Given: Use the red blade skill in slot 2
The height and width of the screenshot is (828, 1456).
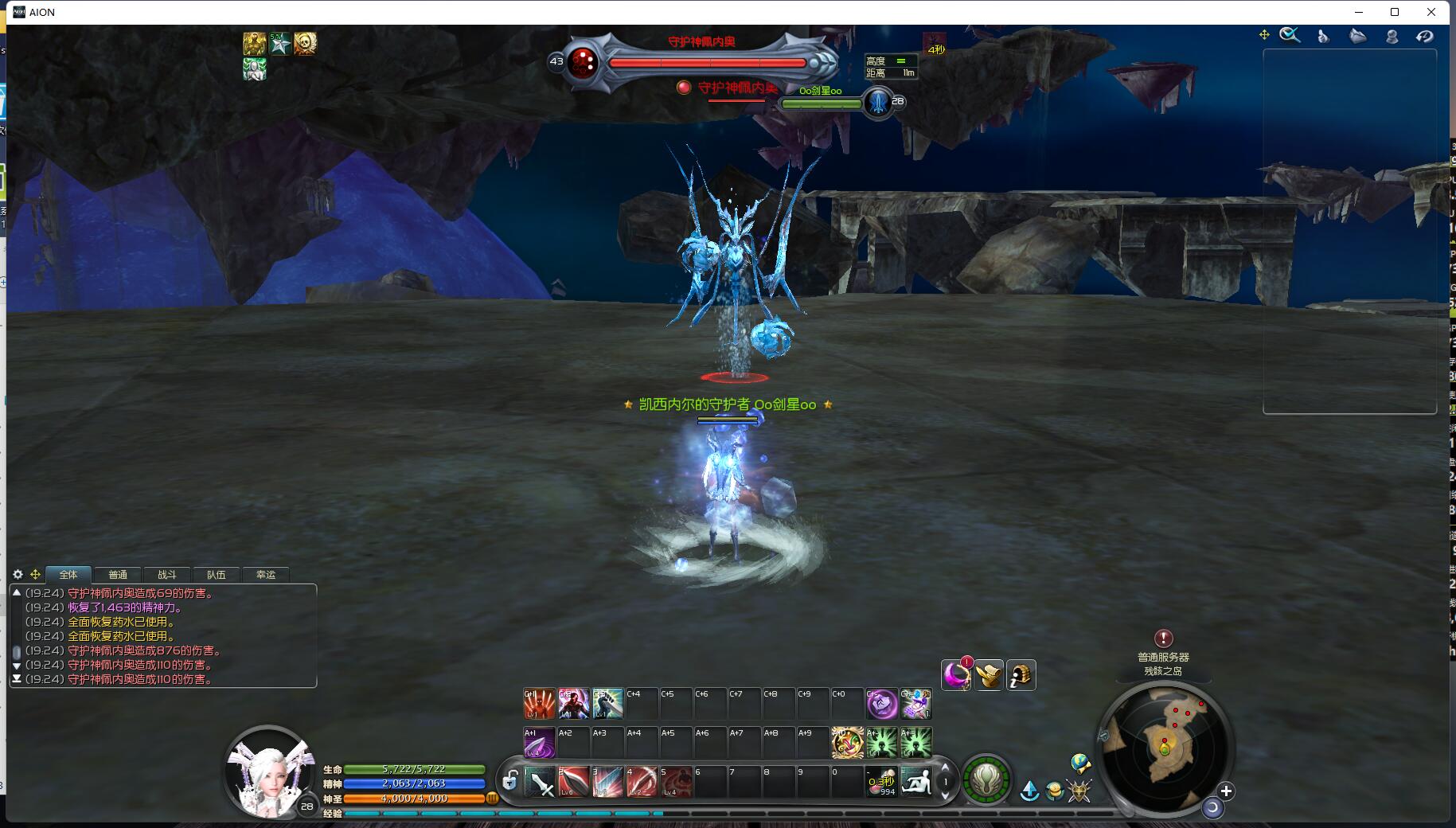Looking at the screenshot, I should (574, 782).
